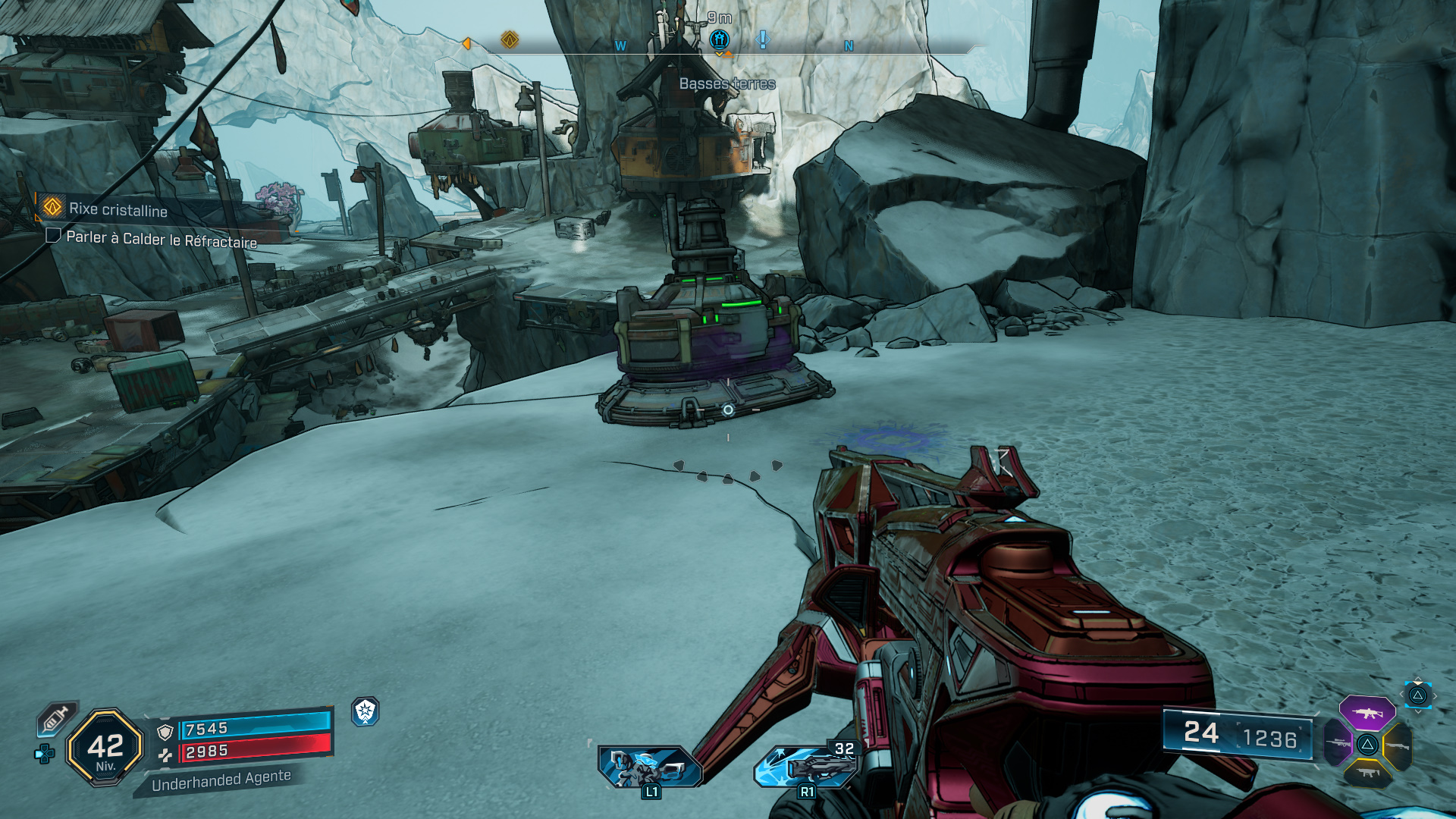Toggle the Parler à Calder objective checkbox
This screenshot has width=1456, height=819.
point(53,236)
